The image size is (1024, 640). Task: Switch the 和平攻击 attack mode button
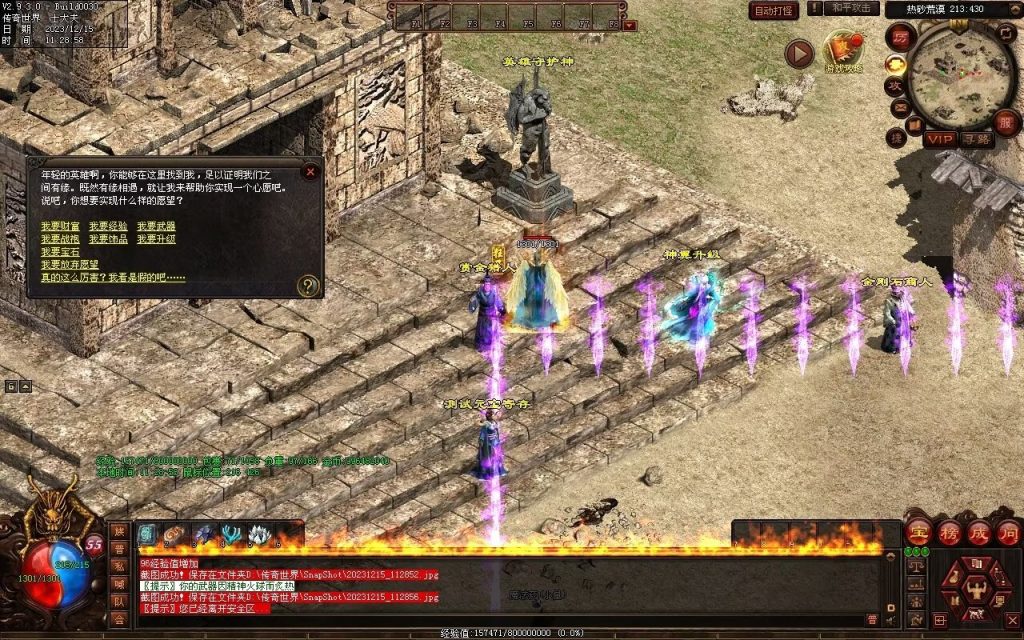[x=854, y=9]
